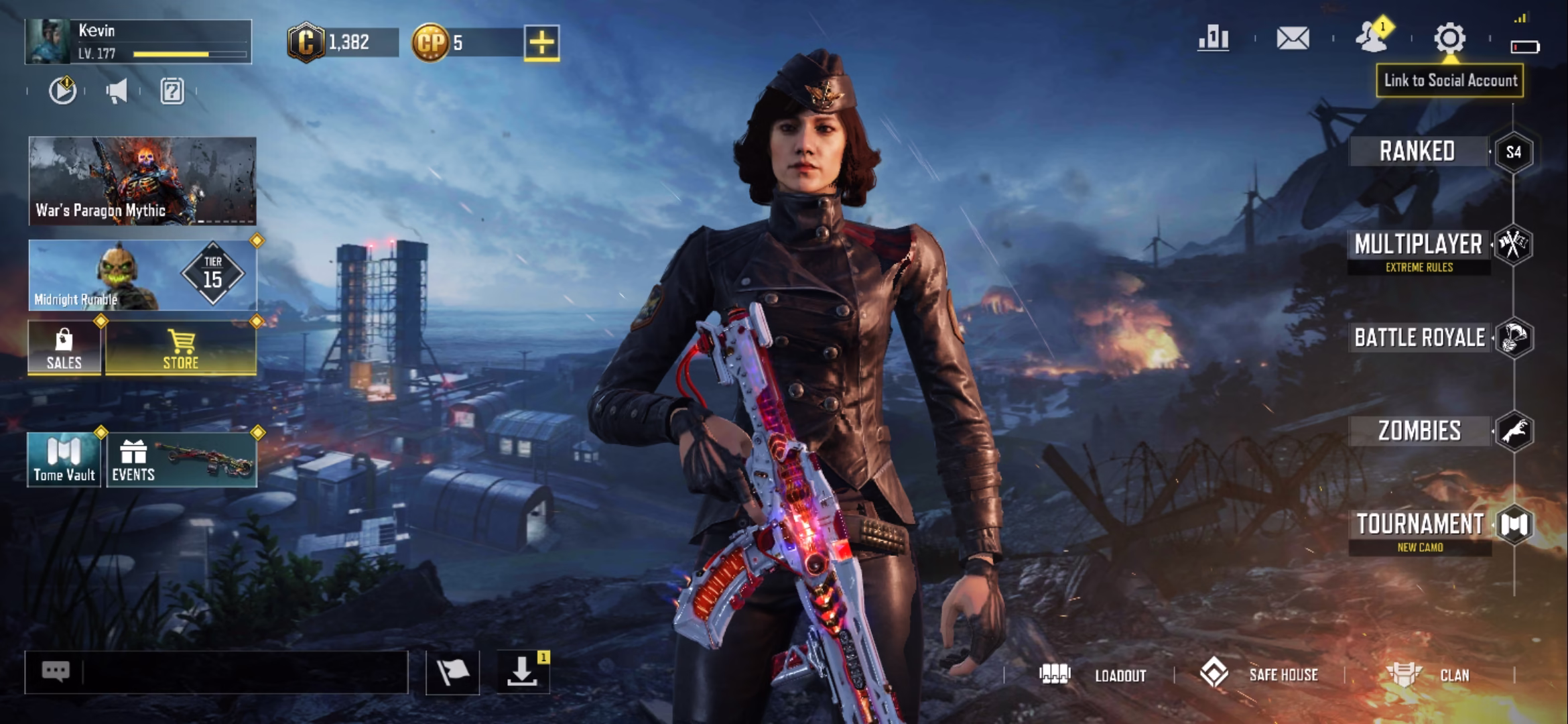Show the Events panel
This screenshot has width=1568, height=724.
point(181,459)
